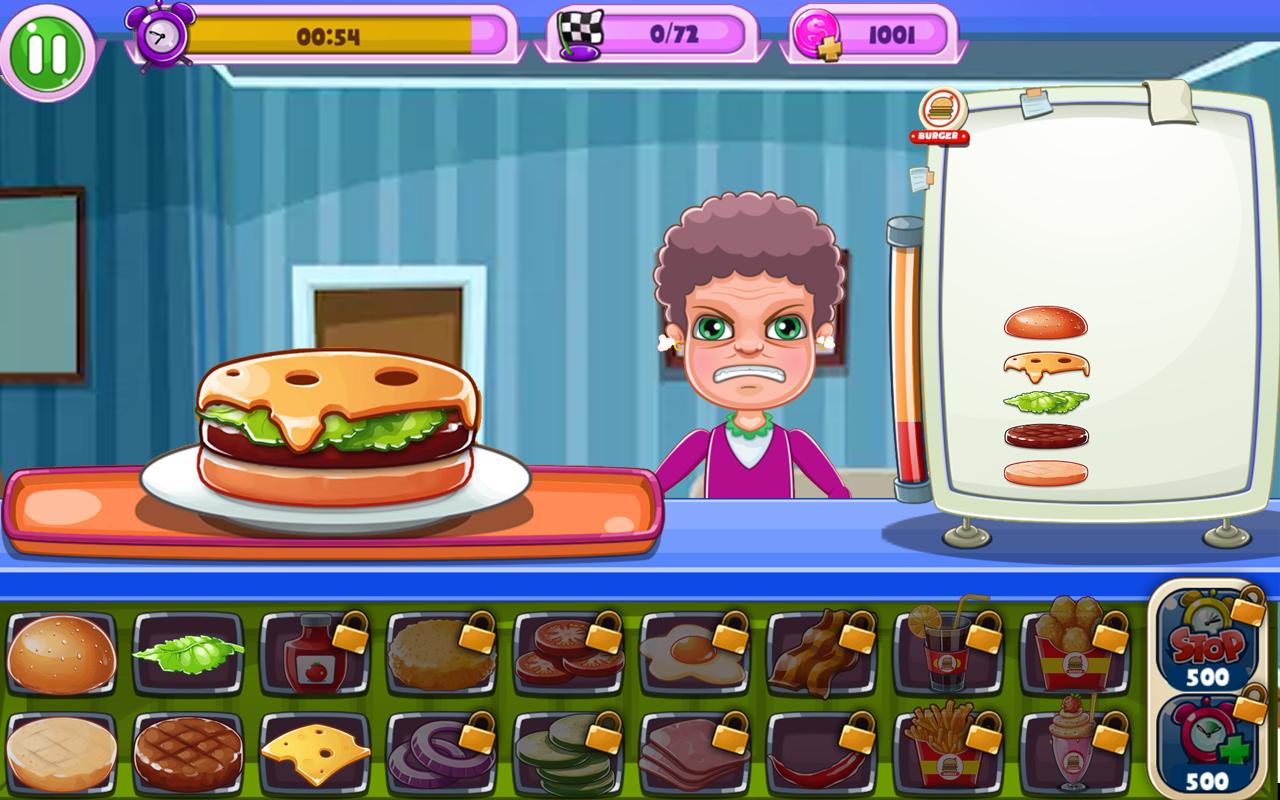The width and height of the screenshot is (1280, 800).
Task: Select the burger bun ingredient
Action: pos(60,653)
